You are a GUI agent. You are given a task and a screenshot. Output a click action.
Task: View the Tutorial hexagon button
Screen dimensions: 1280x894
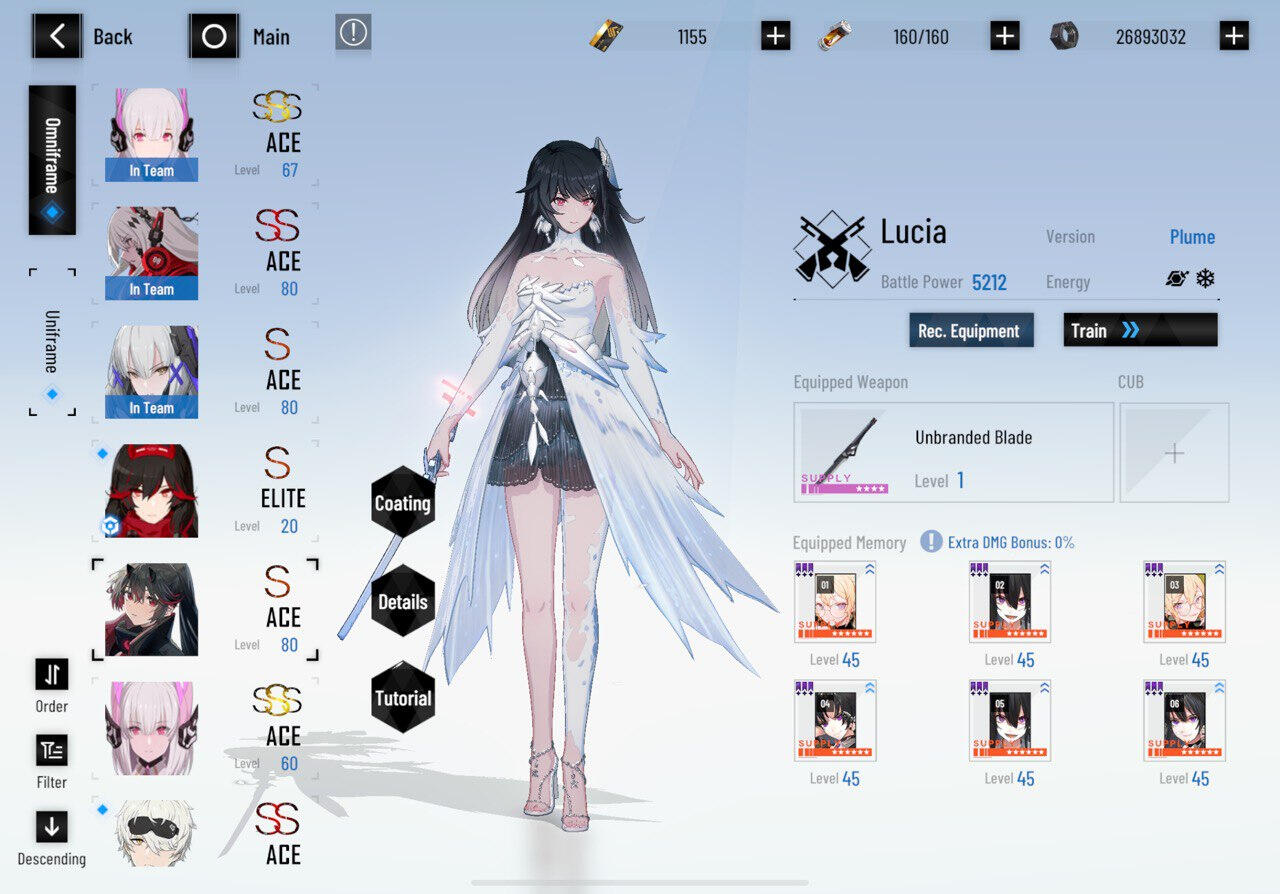[402, 698]
